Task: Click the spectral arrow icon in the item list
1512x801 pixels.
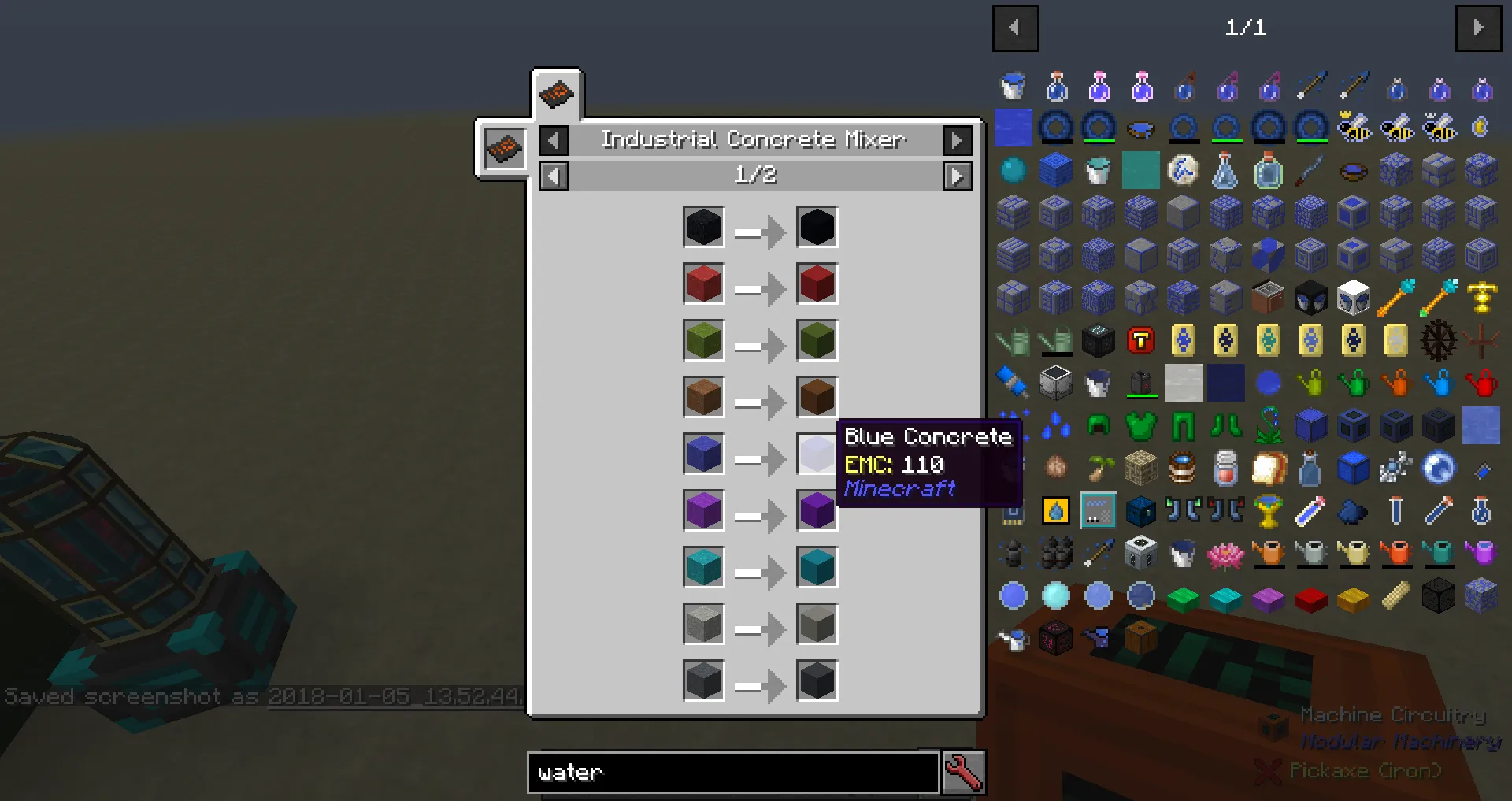Action: pos(1311,87)
